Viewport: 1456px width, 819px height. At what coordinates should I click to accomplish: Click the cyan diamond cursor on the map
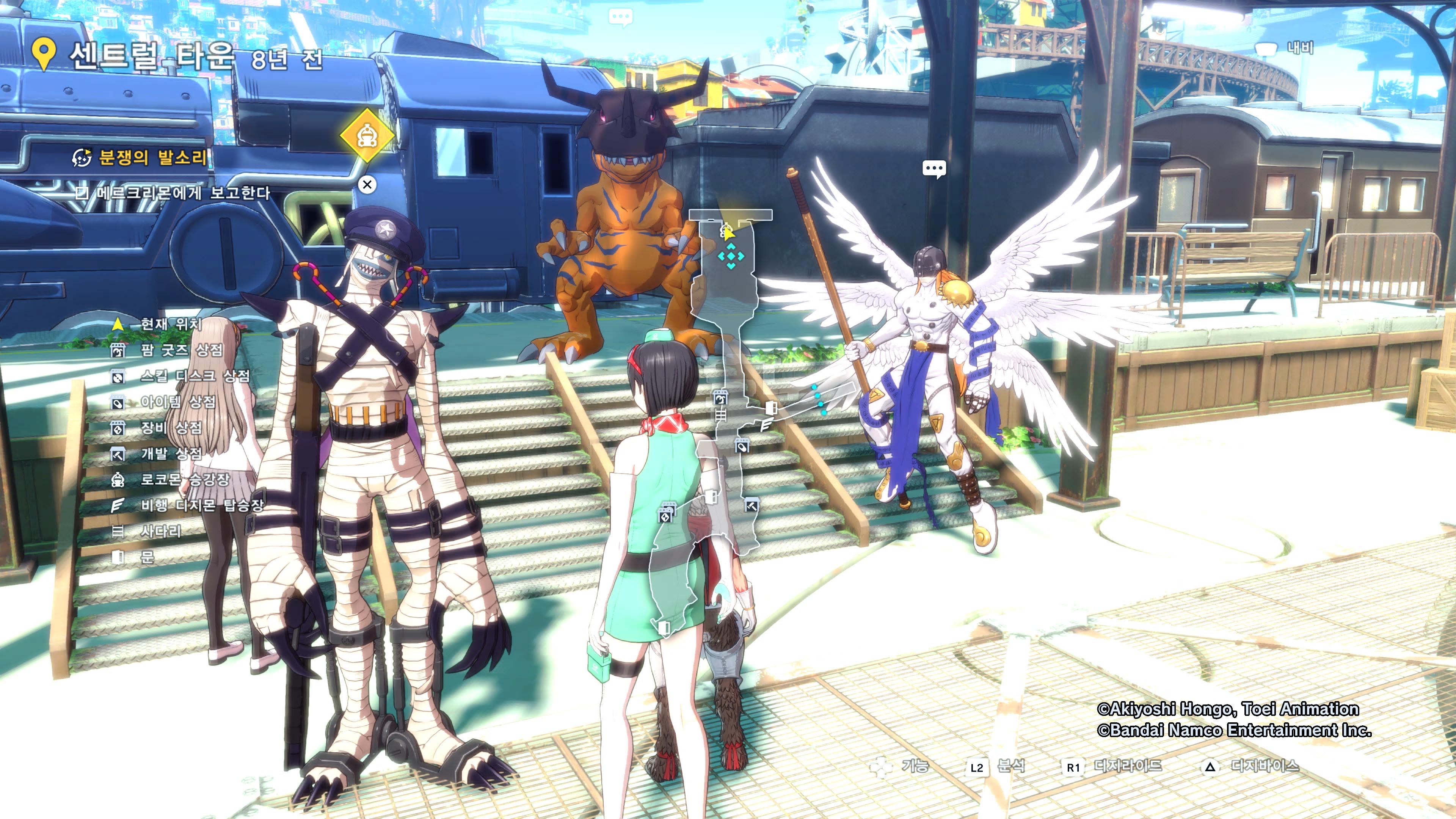(731, 256)
